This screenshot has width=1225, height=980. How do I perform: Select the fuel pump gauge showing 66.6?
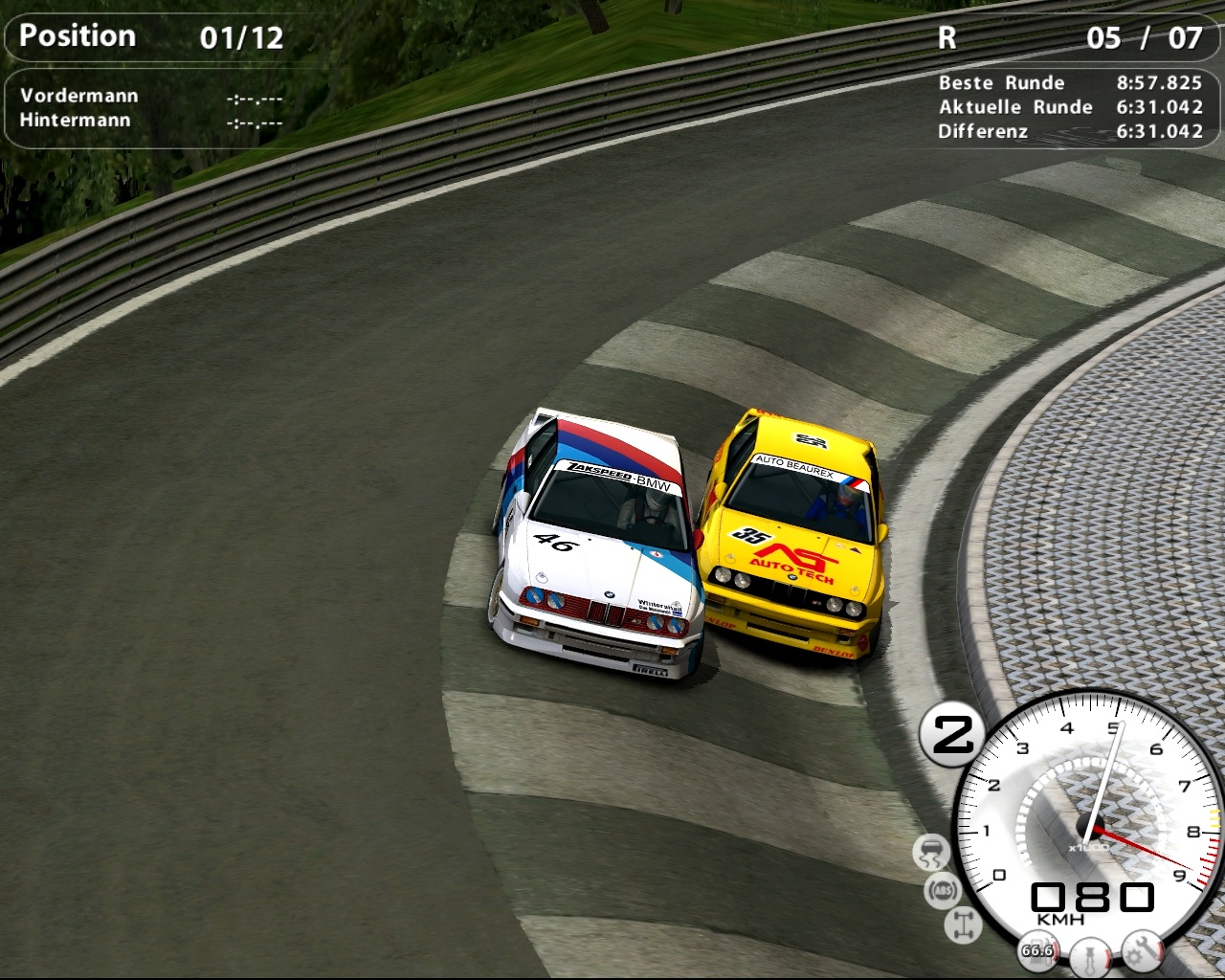(x=1037, y=950)
